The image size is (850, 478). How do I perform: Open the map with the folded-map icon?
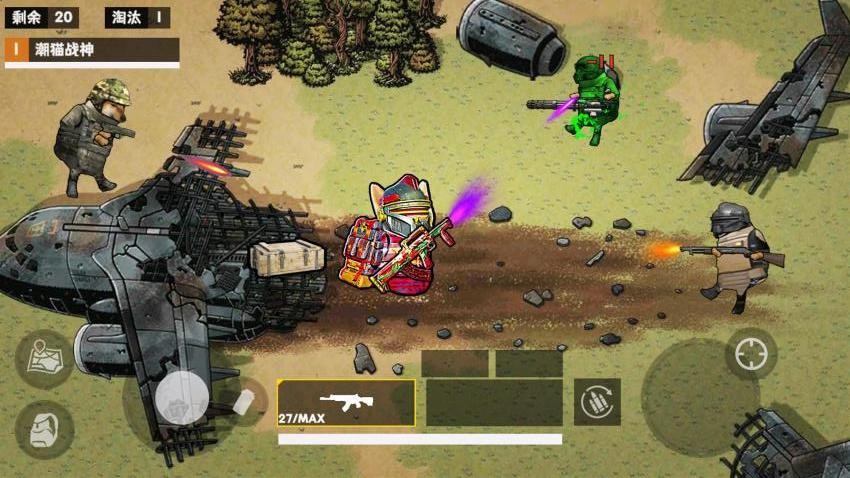44,359
